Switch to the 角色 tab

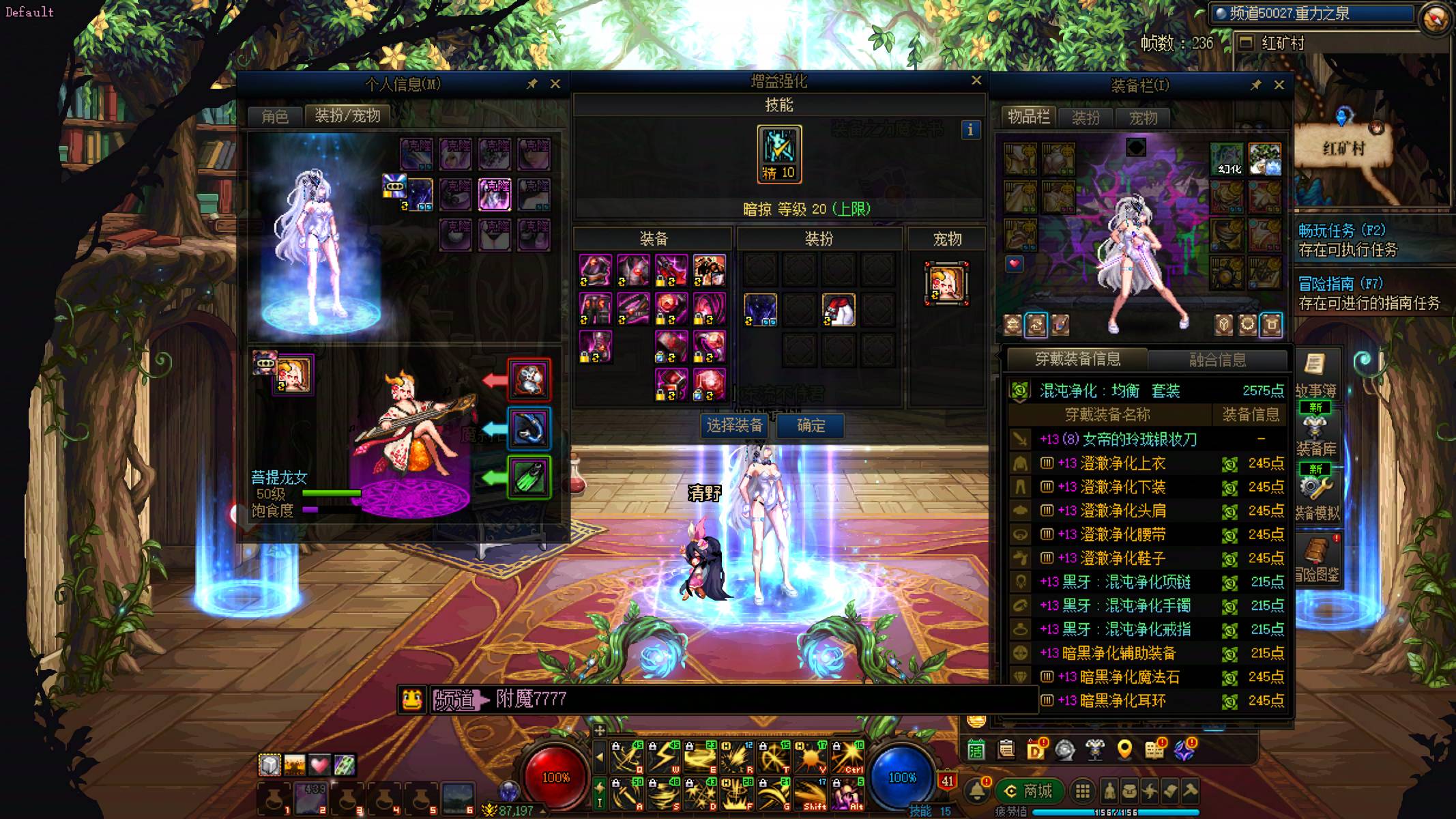click(x=275, y=116)
